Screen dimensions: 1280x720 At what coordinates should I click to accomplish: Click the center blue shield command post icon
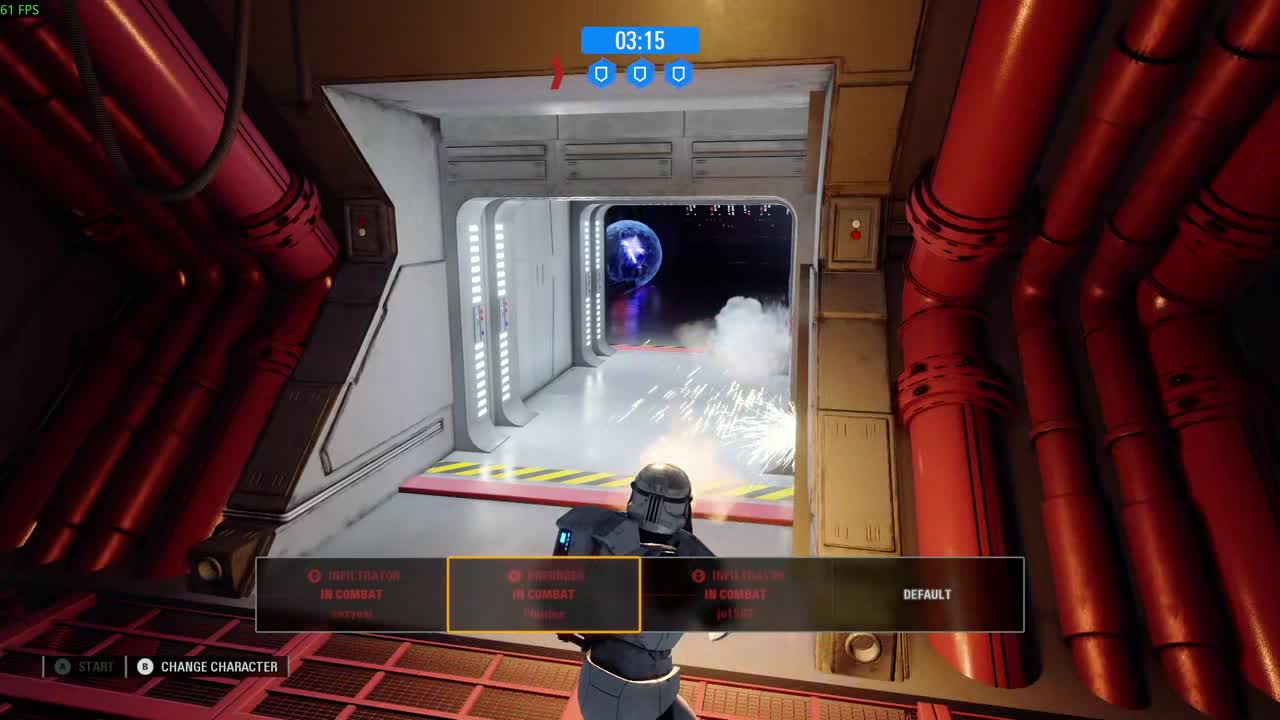[x=640, y=72]
